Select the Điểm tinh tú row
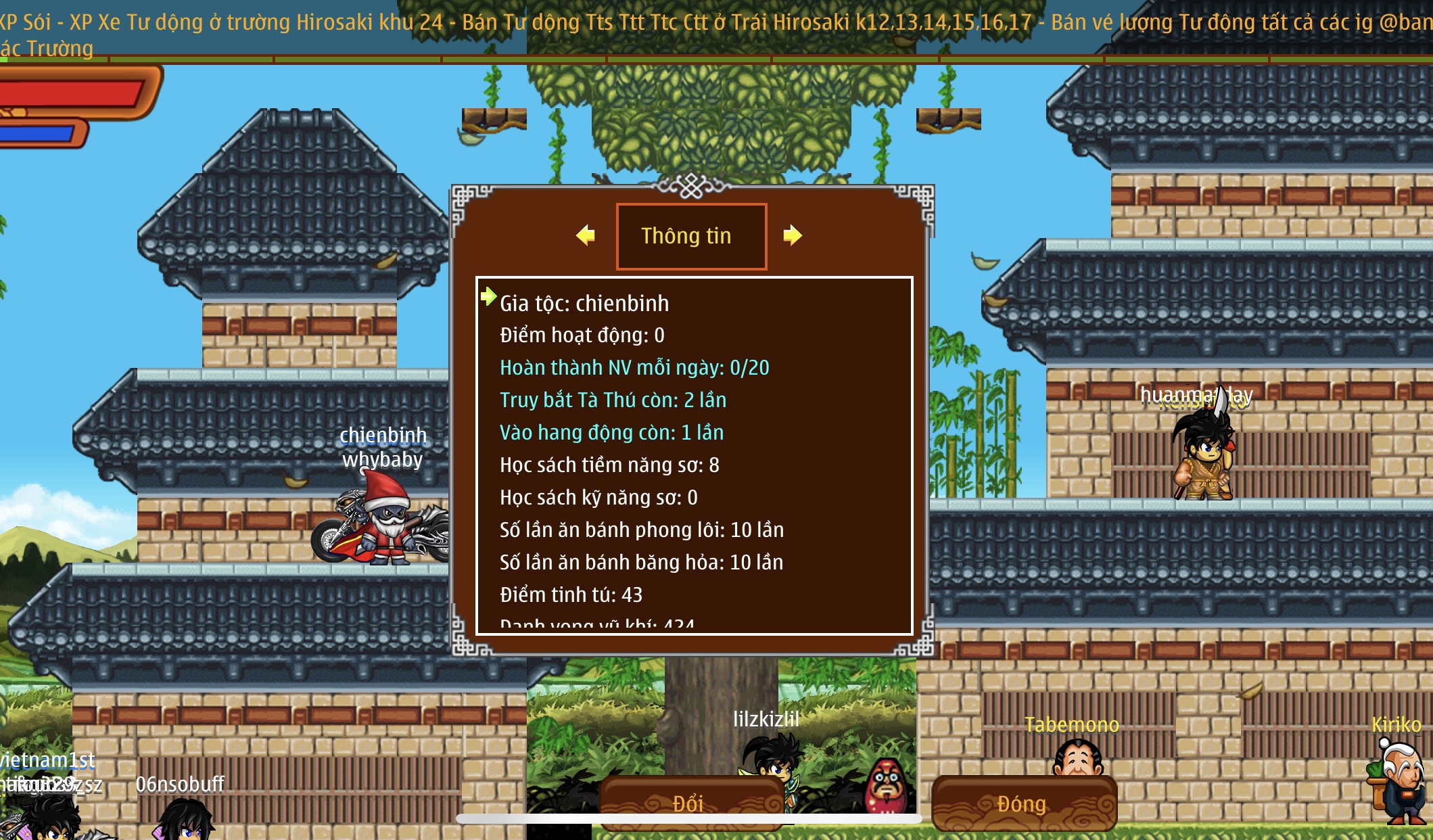 click(x=571, y=595)
